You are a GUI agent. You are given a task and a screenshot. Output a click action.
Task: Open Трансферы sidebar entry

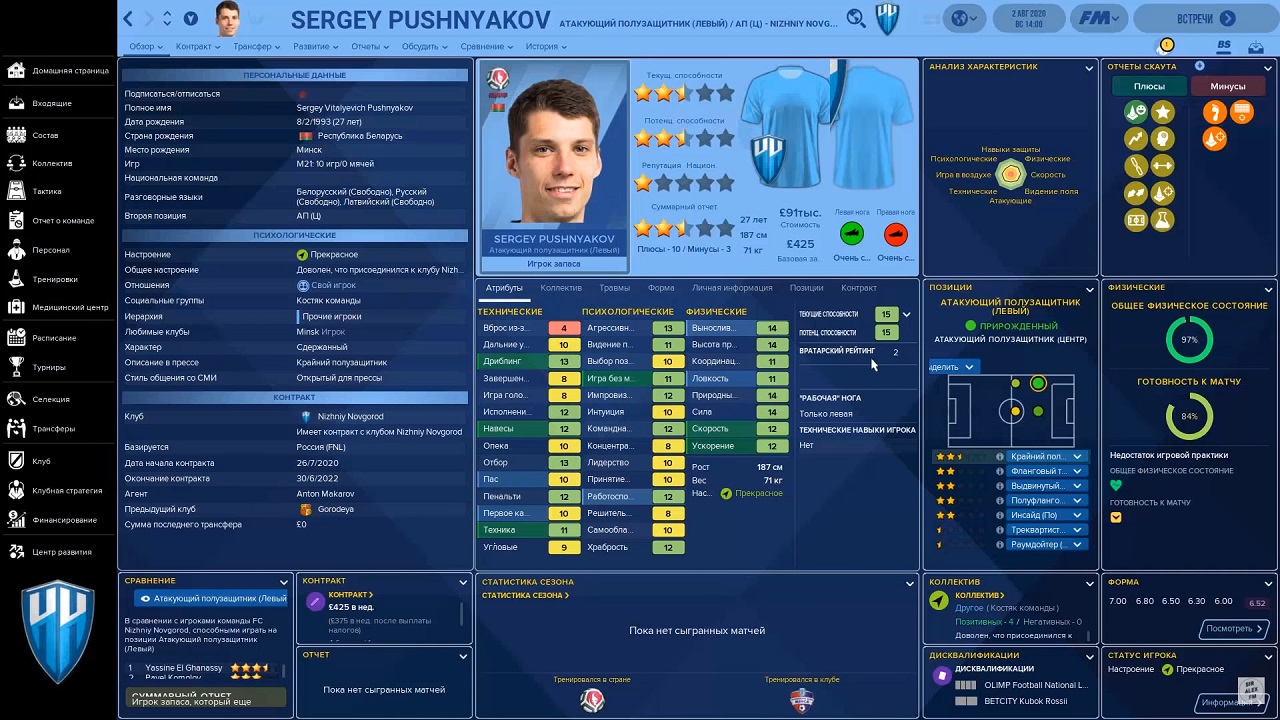(x=53, y=429)
